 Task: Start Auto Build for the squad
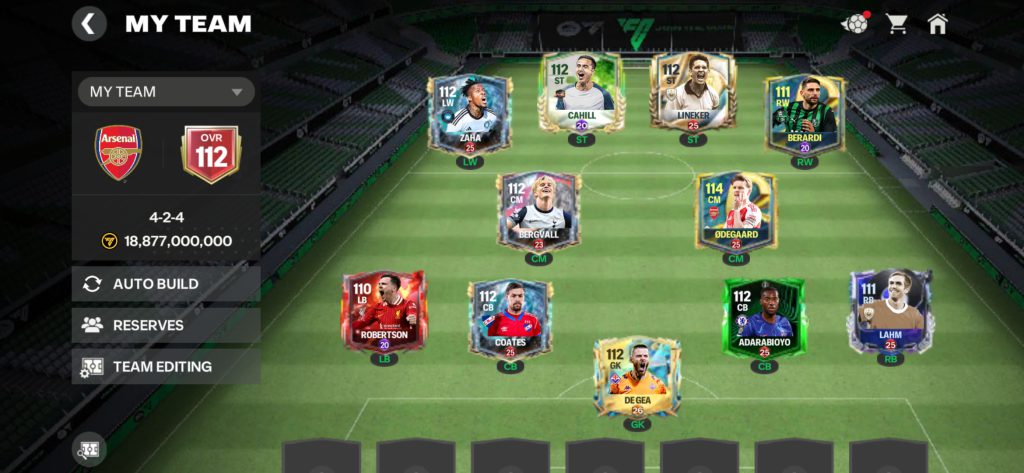[166, 284]
